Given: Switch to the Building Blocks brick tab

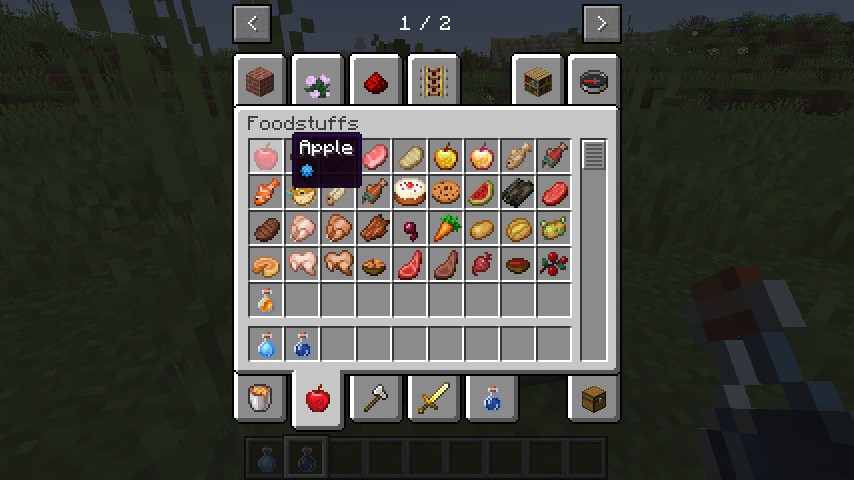Looking at the screenshot, I should pos(265,81).
